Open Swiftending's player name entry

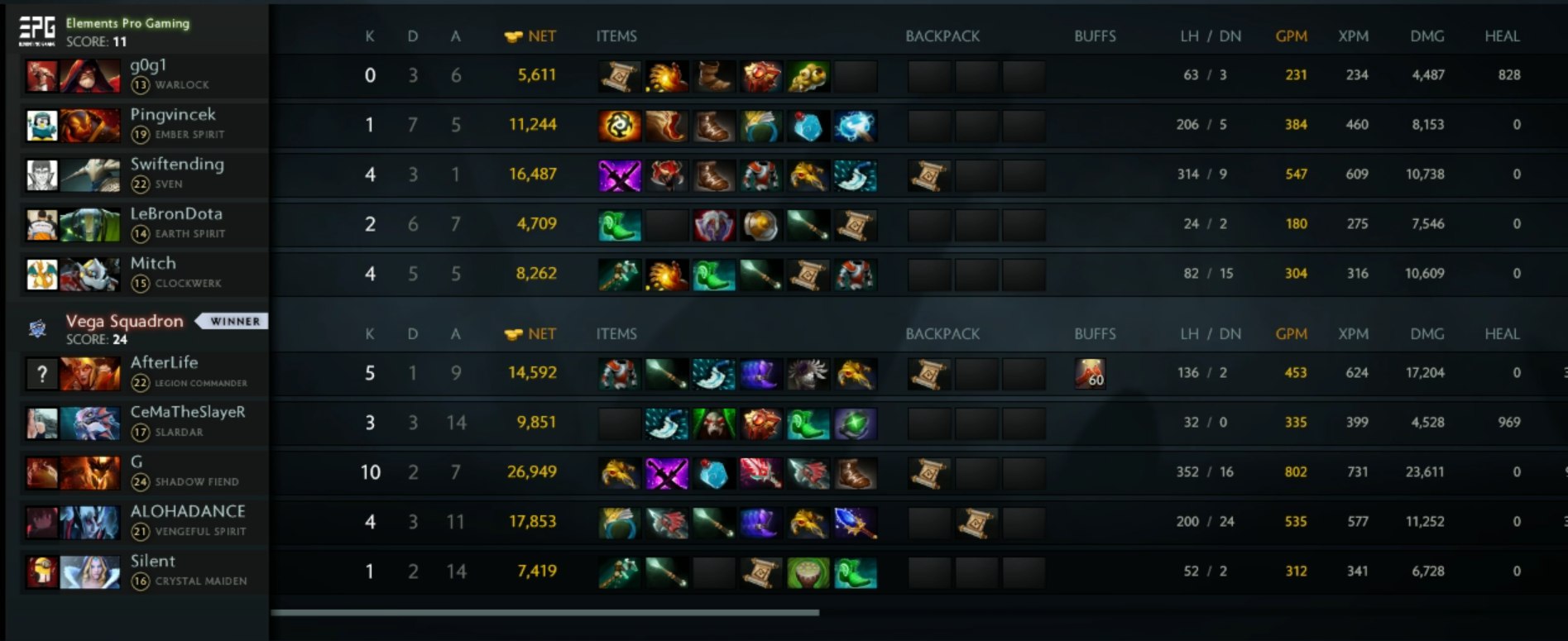pos(177,164)
